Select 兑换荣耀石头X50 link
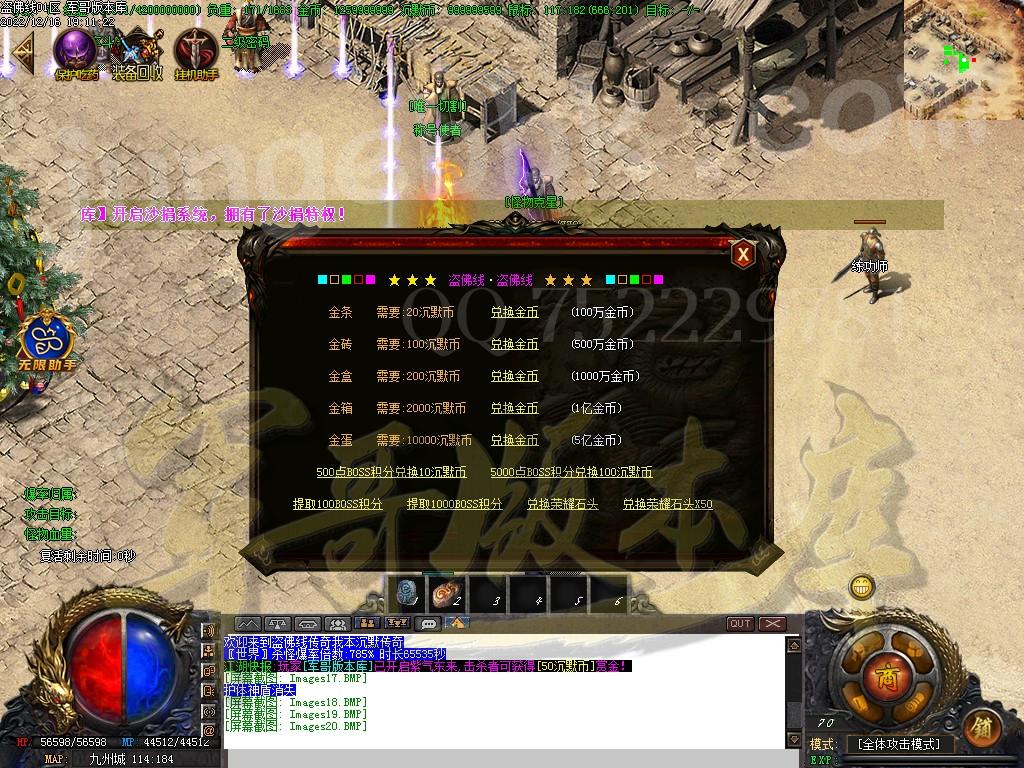 click(x=667, y=504)
